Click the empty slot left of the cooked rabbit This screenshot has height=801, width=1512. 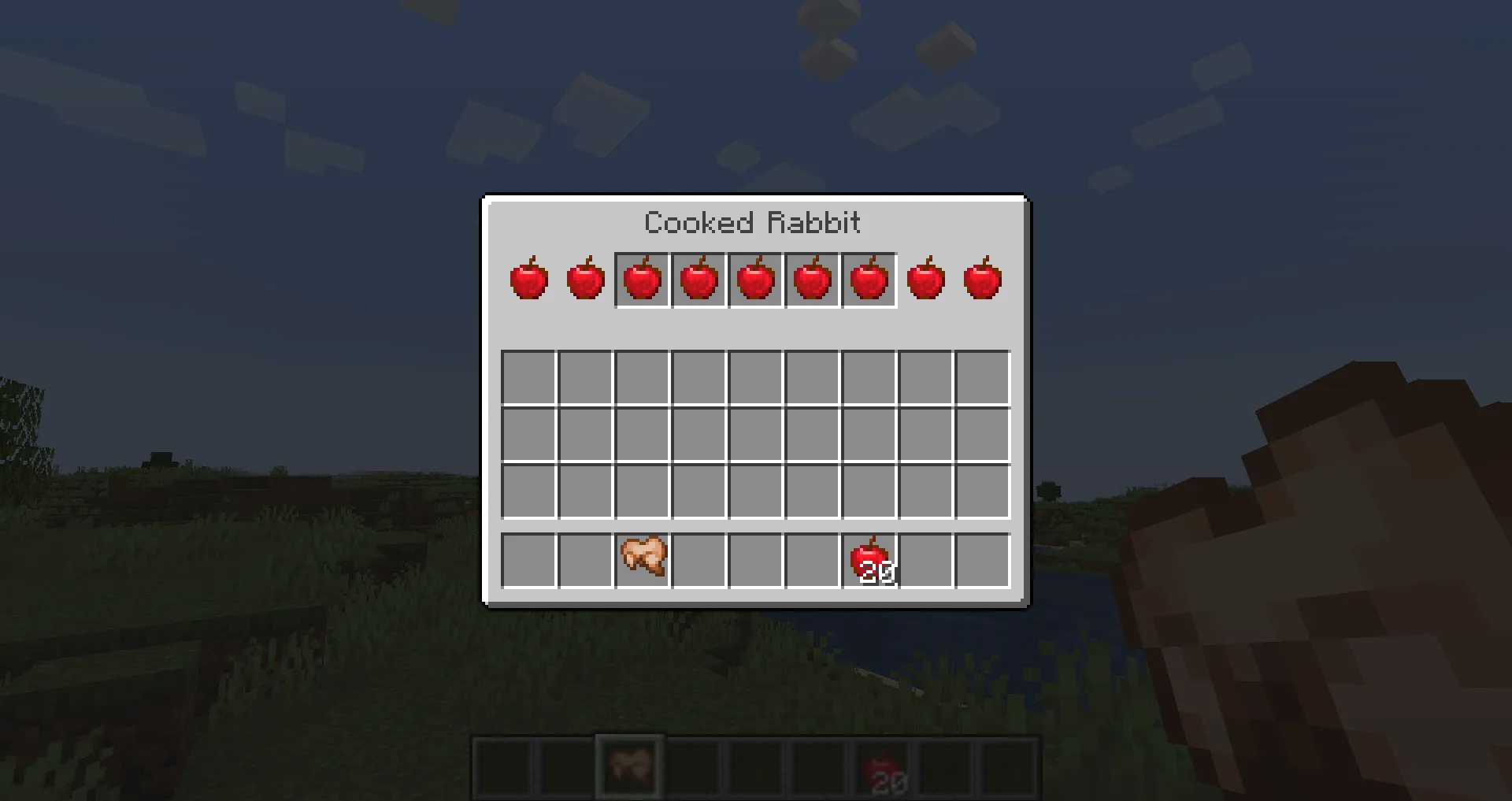584,559
